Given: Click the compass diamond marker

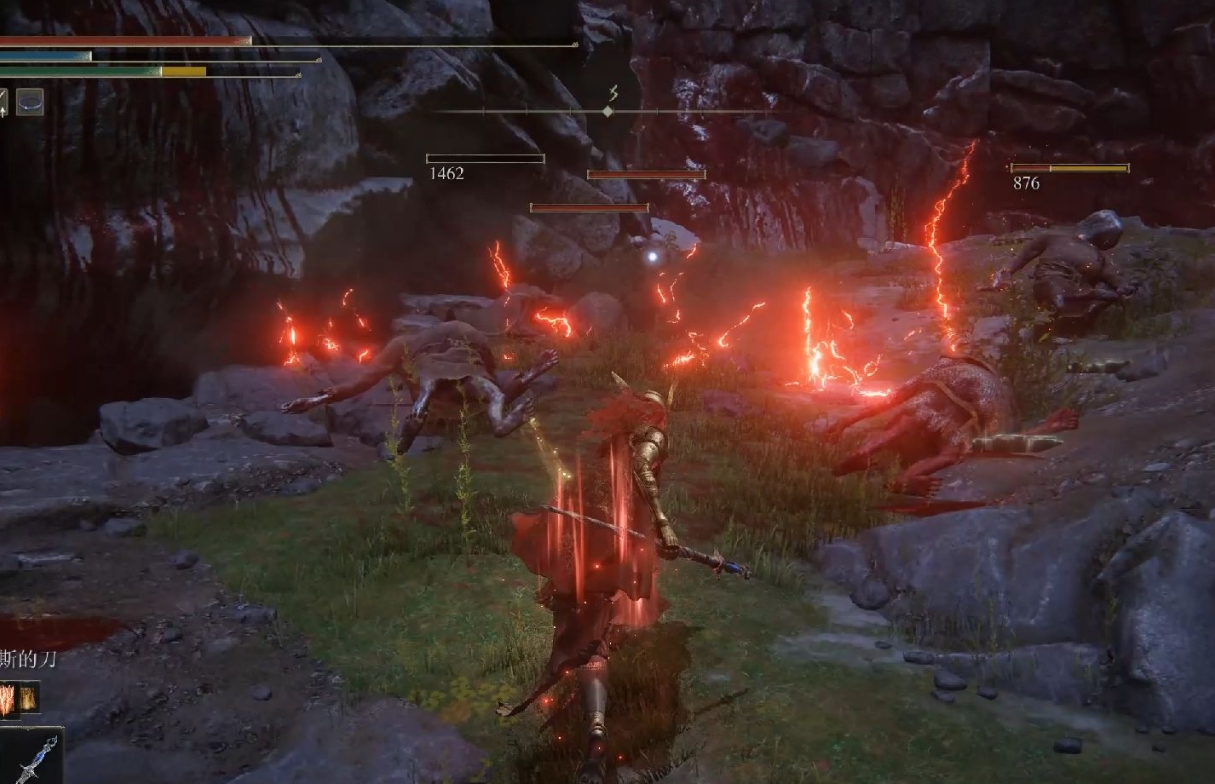Looking at the screenshot, I should coord(607,111).
